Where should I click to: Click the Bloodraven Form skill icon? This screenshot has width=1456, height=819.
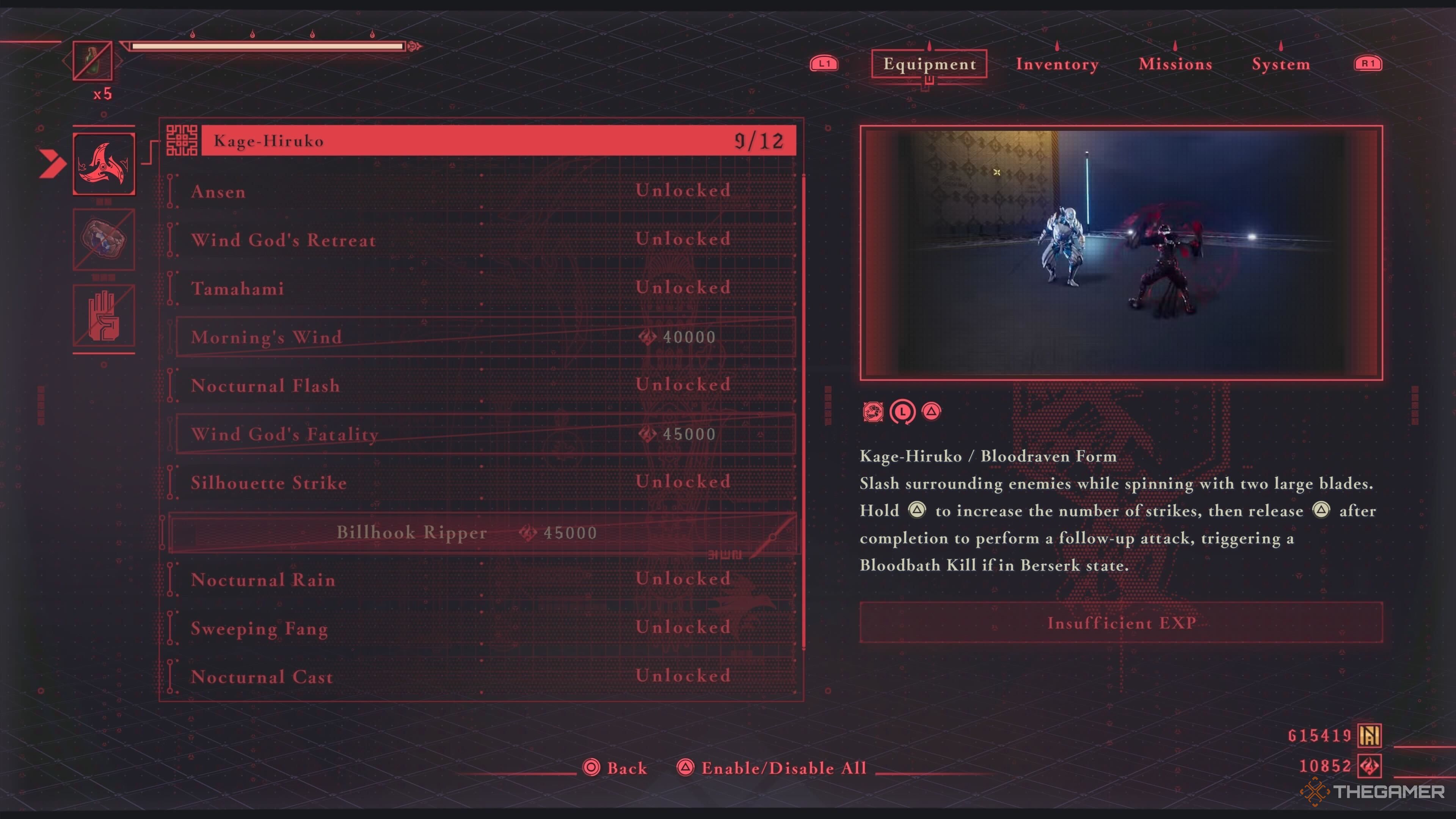[873, 412]
